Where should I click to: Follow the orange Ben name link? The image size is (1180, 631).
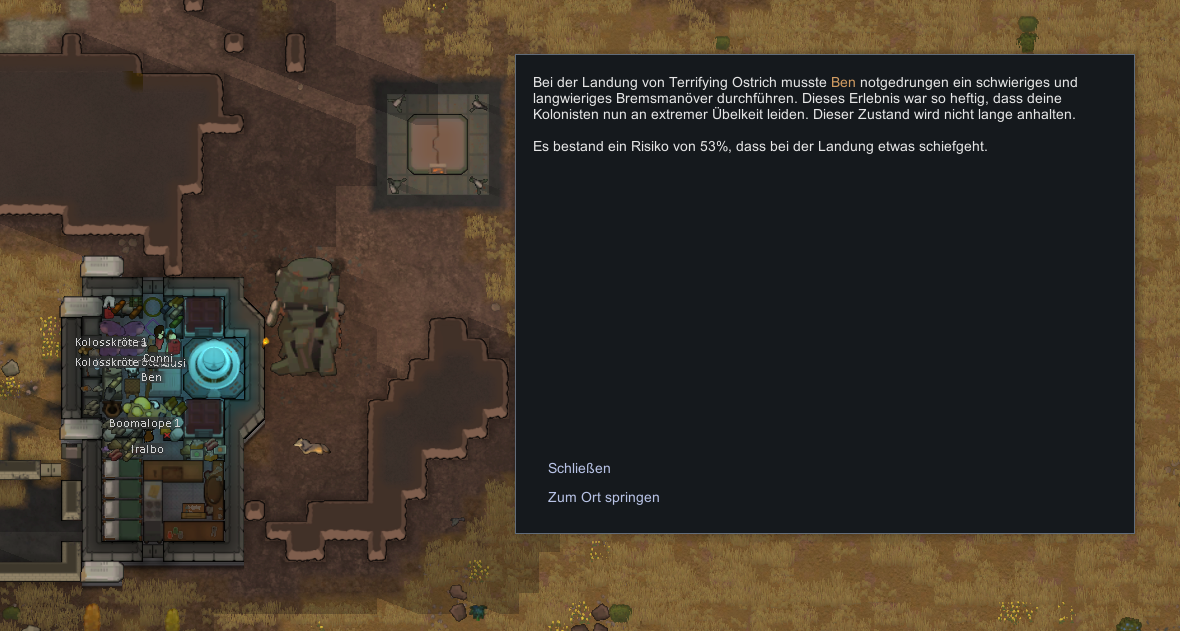pyautogui.click(x=843, y=82)
